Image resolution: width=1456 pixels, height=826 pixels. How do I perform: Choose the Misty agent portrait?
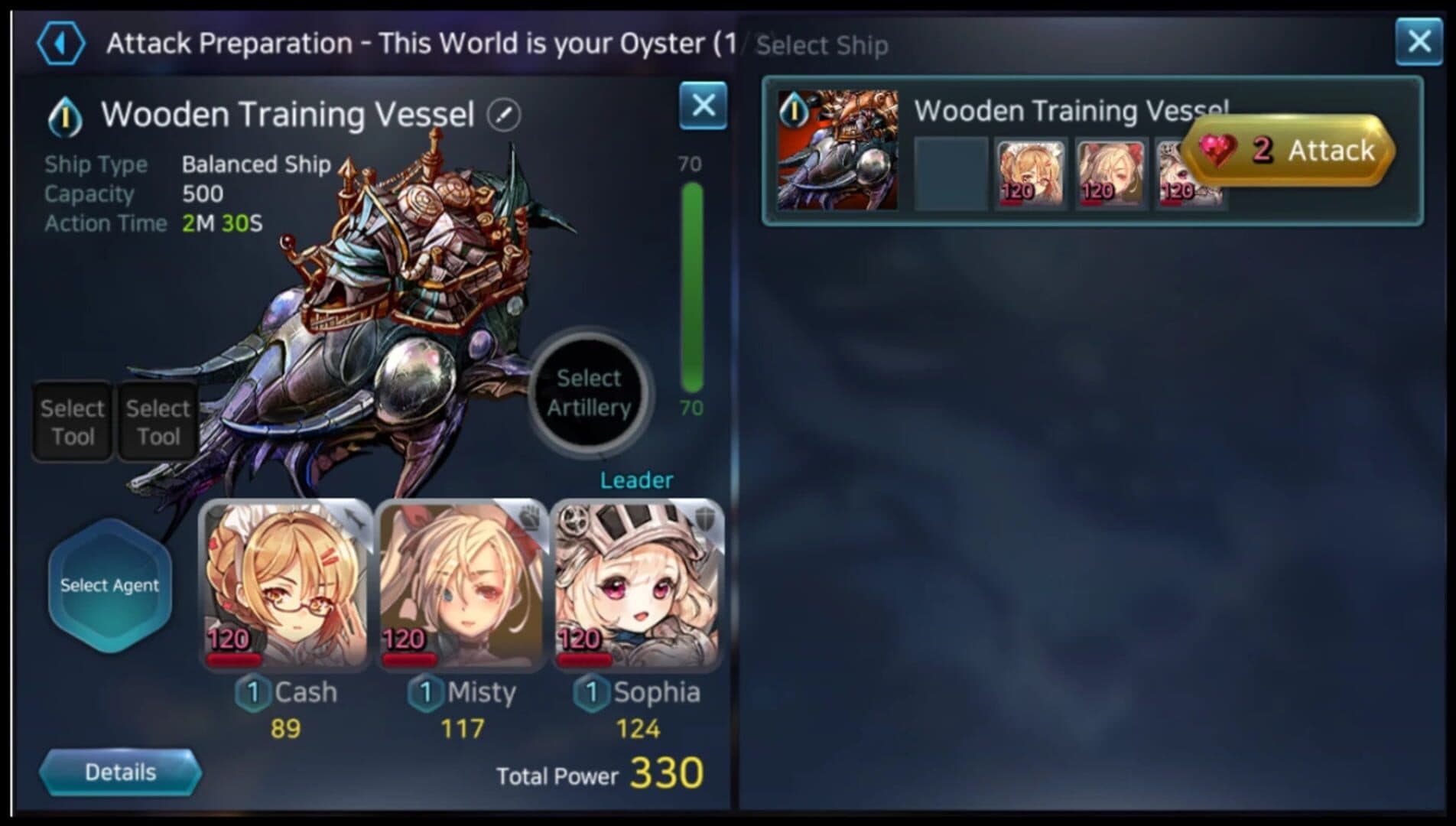461,585
